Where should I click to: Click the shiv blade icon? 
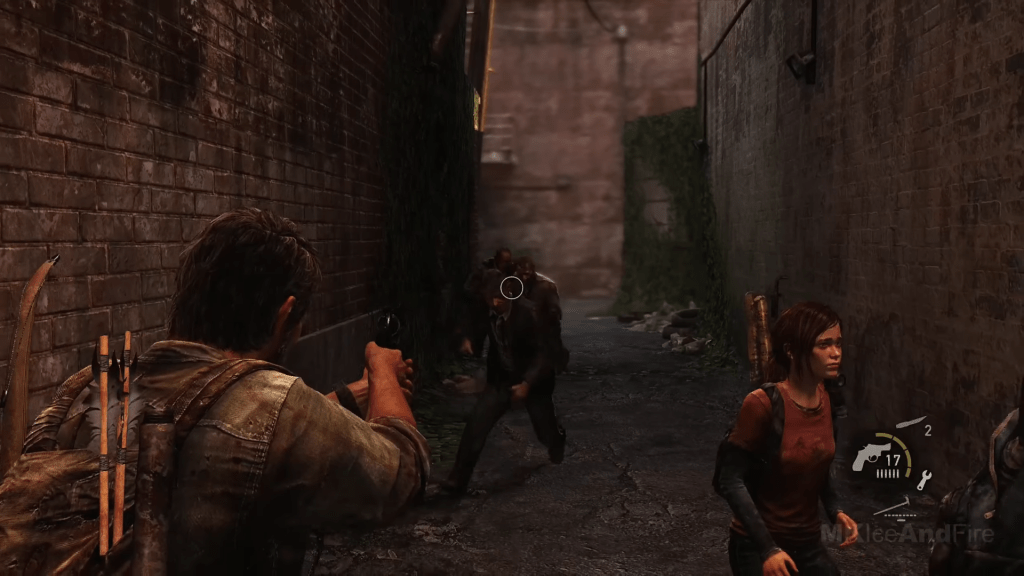tap(911, 424)
